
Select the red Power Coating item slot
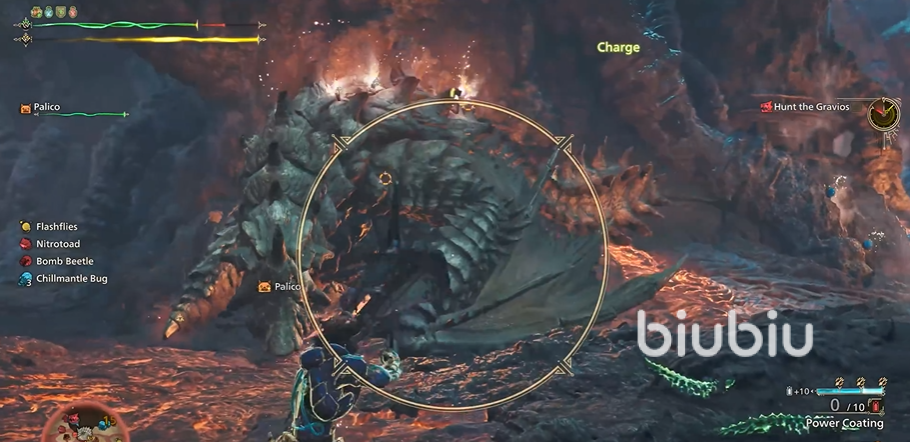pyautogui.click(x=877, y=406)
